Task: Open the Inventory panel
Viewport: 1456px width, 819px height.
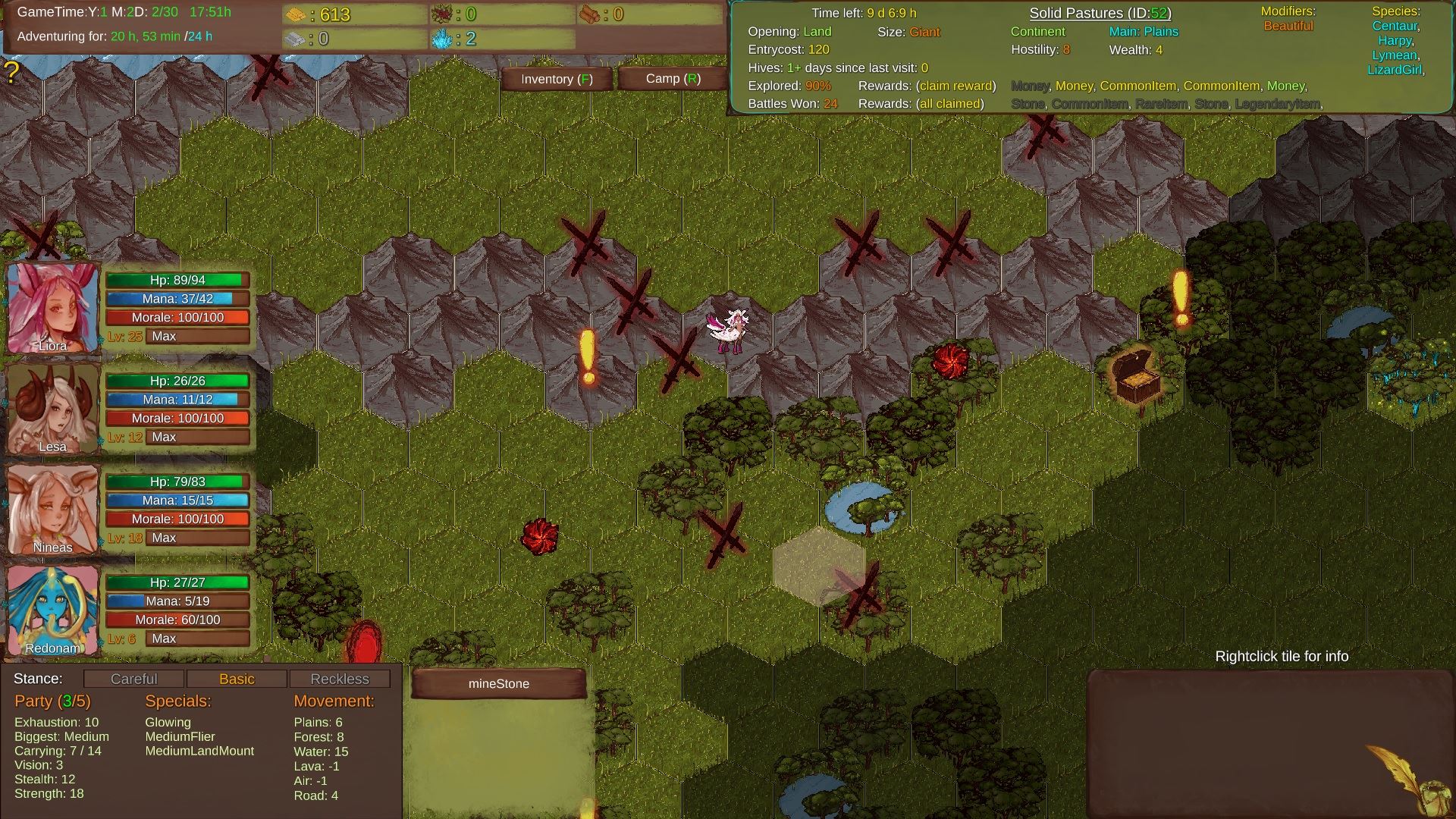Action: [x=556, y=79]
